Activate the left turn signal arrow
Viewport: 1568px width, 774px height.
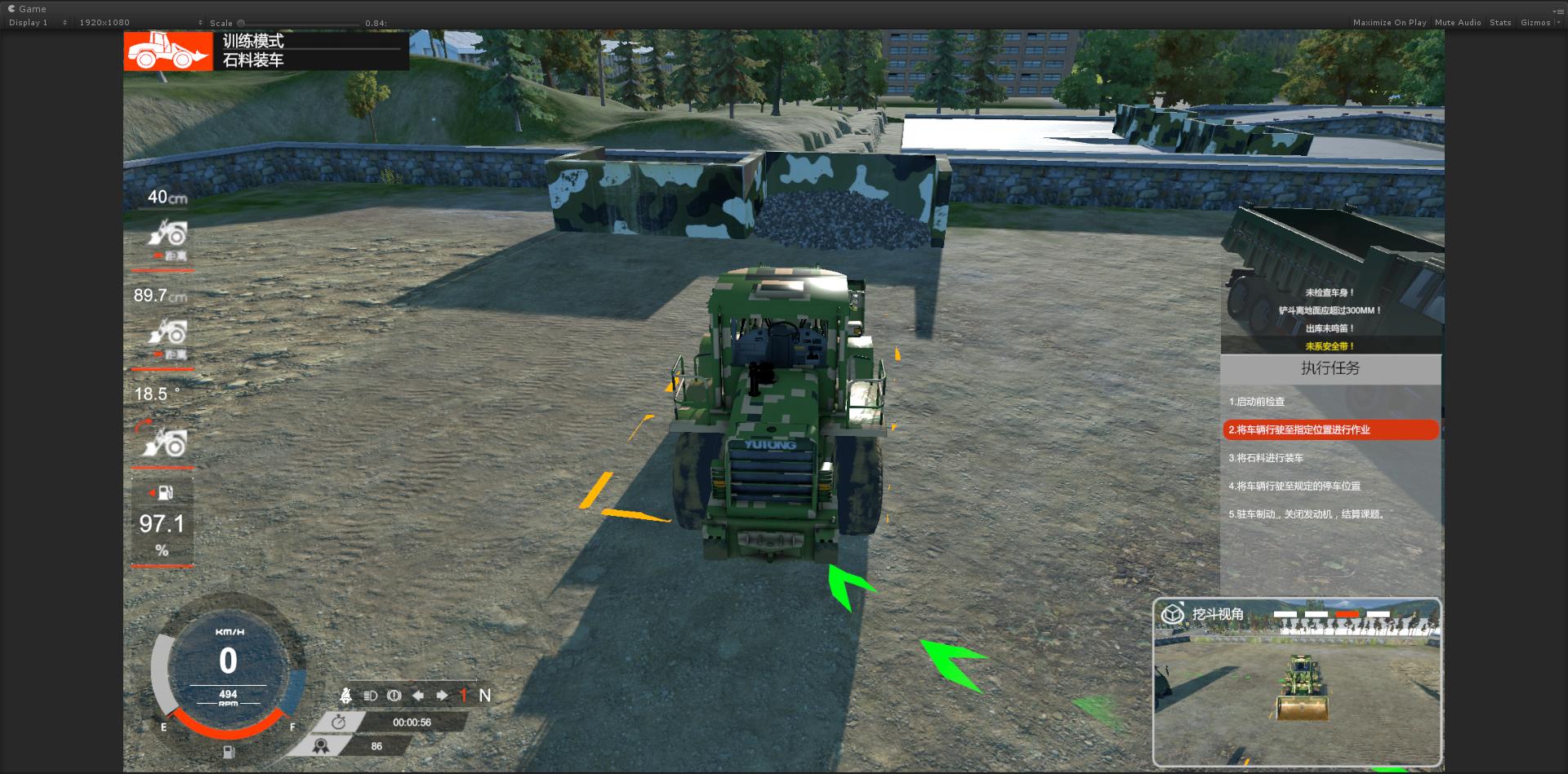pyautogui.click(x=418, y=696)
